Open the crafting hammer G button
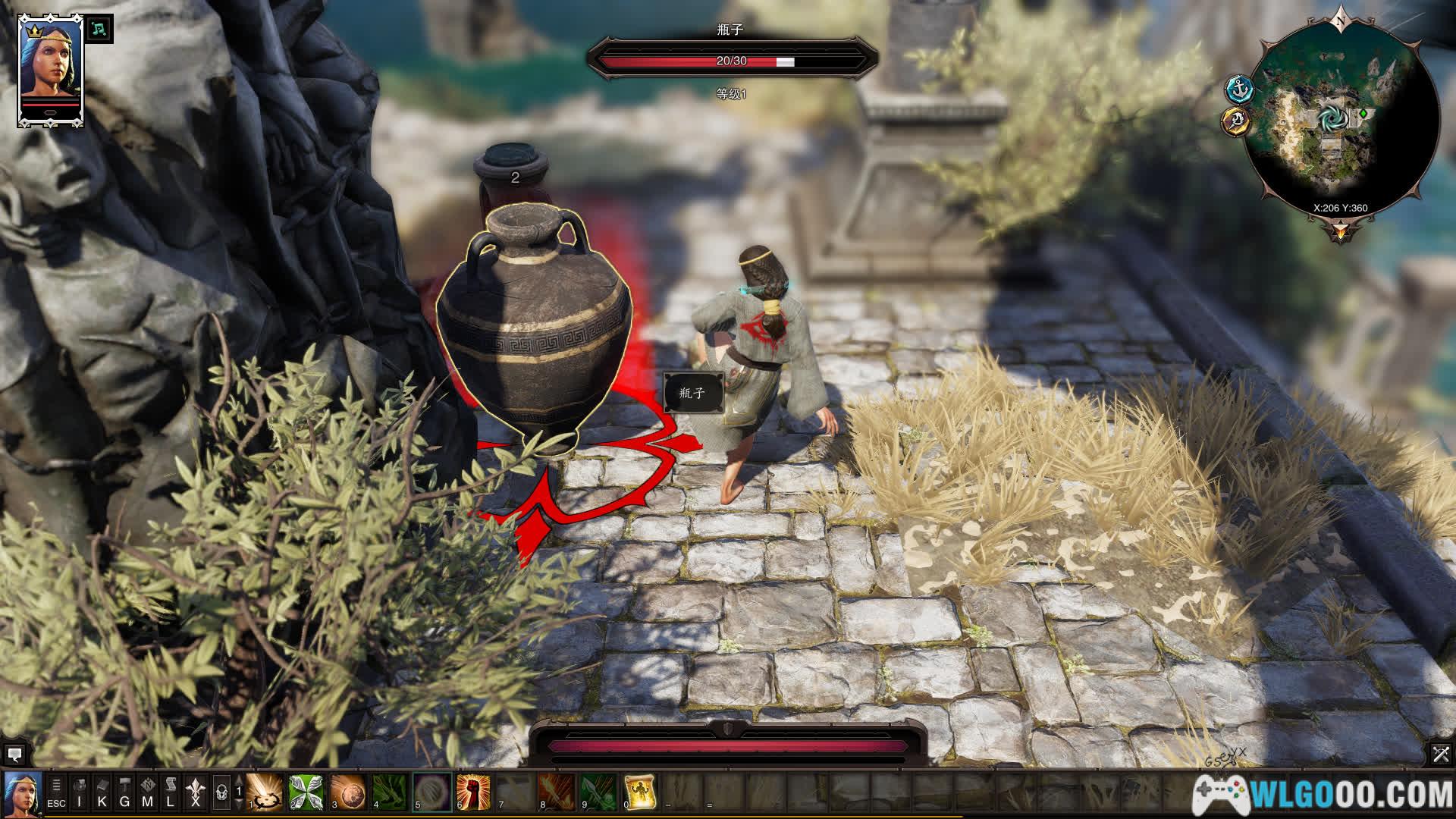The height and width of the screenshot is (819, 1456). pyautogui.click(x=125, y=792)
